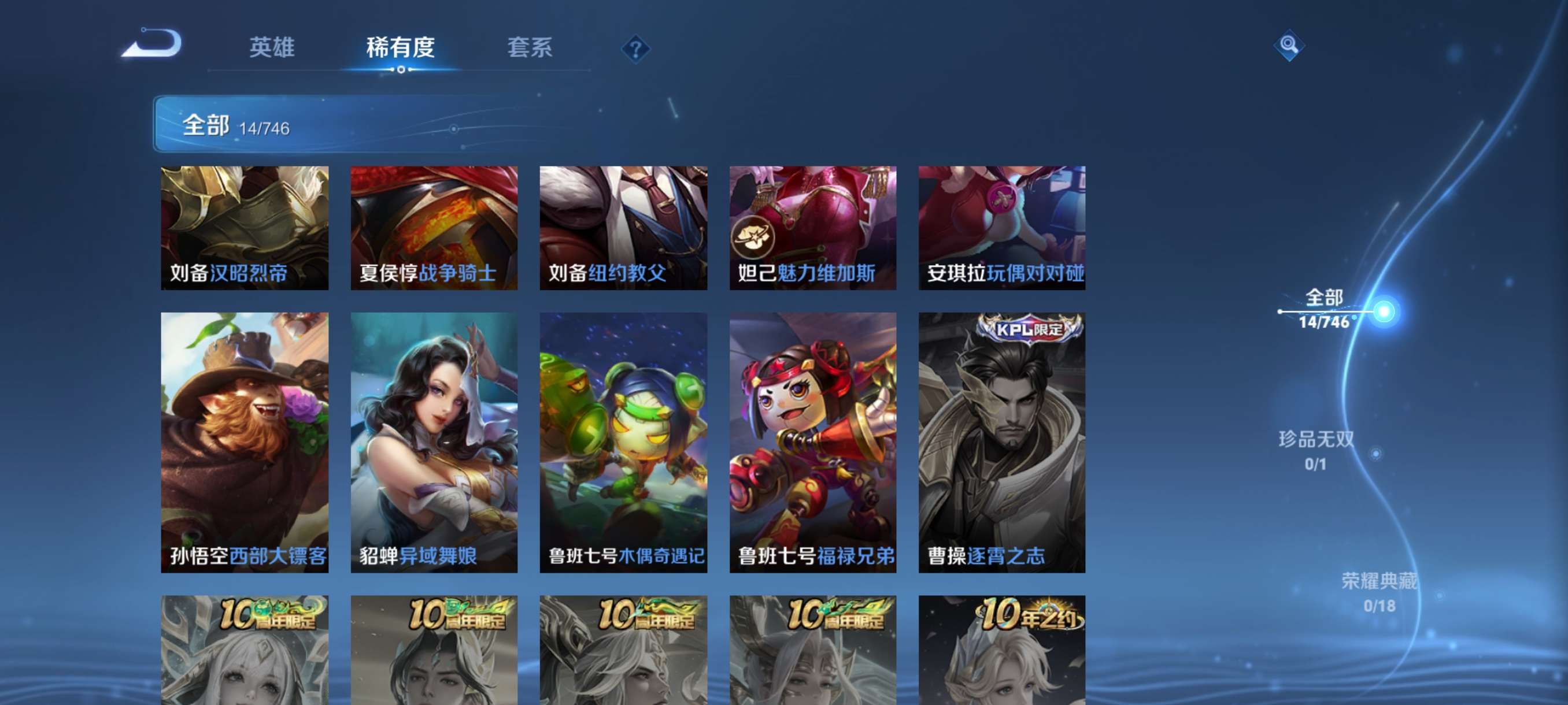
Task: Open the 套系 tab
Action: coord(531,48)
